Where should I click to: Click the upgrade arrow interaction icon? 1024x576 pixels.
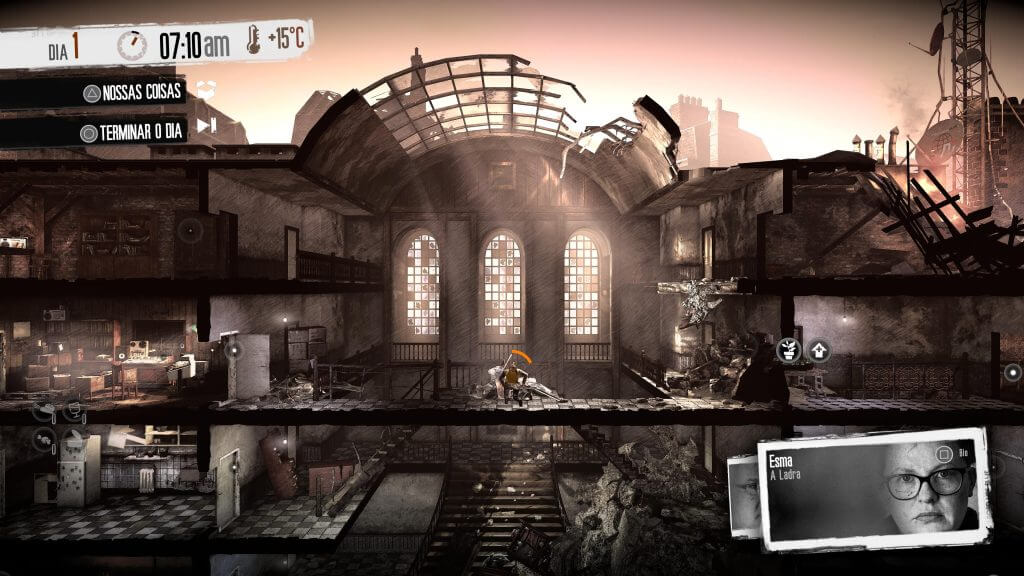[x=819, y=350]
